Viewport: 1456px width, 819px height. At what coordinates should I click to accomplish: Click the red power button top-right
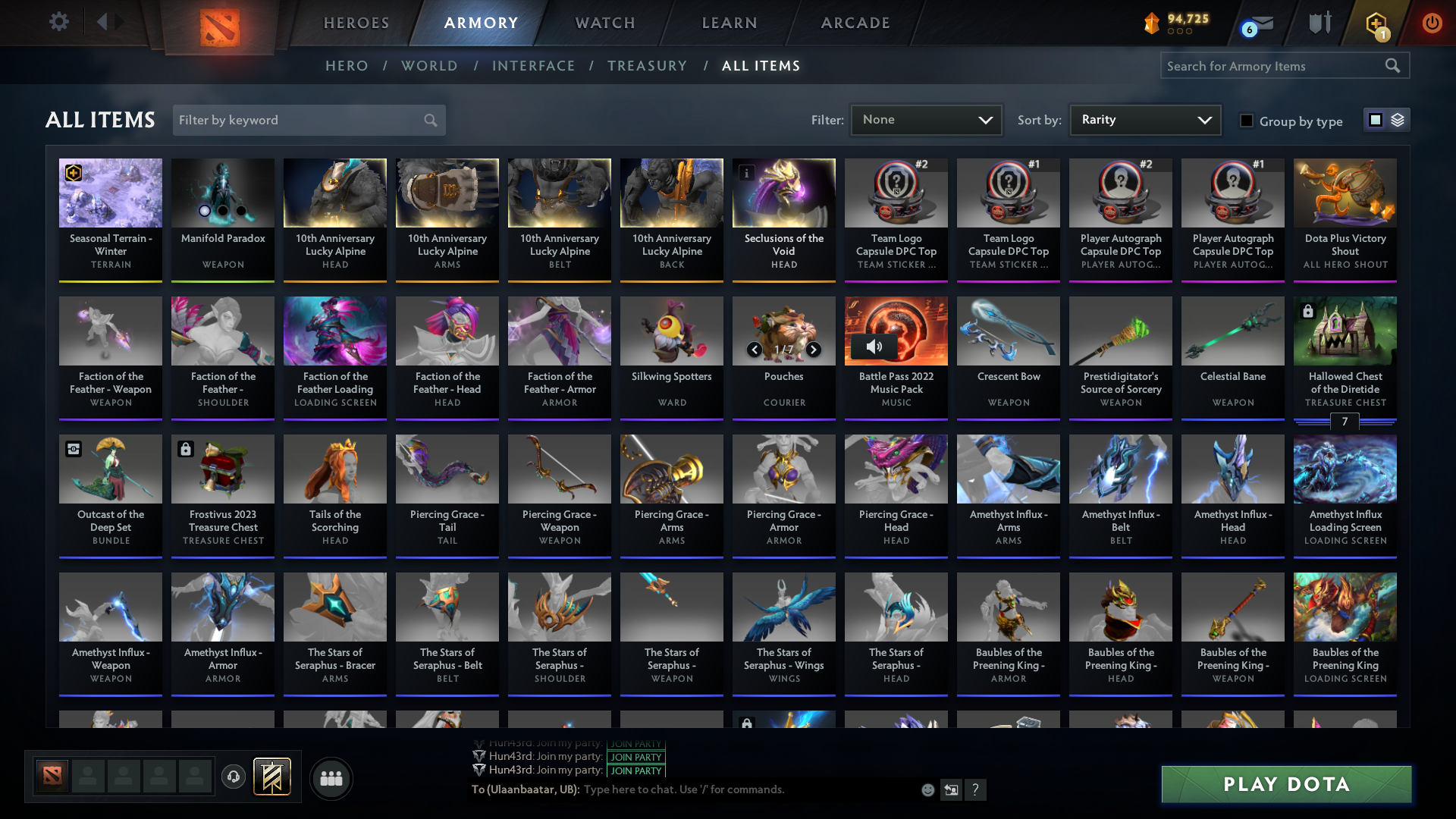click(1432, 23)
